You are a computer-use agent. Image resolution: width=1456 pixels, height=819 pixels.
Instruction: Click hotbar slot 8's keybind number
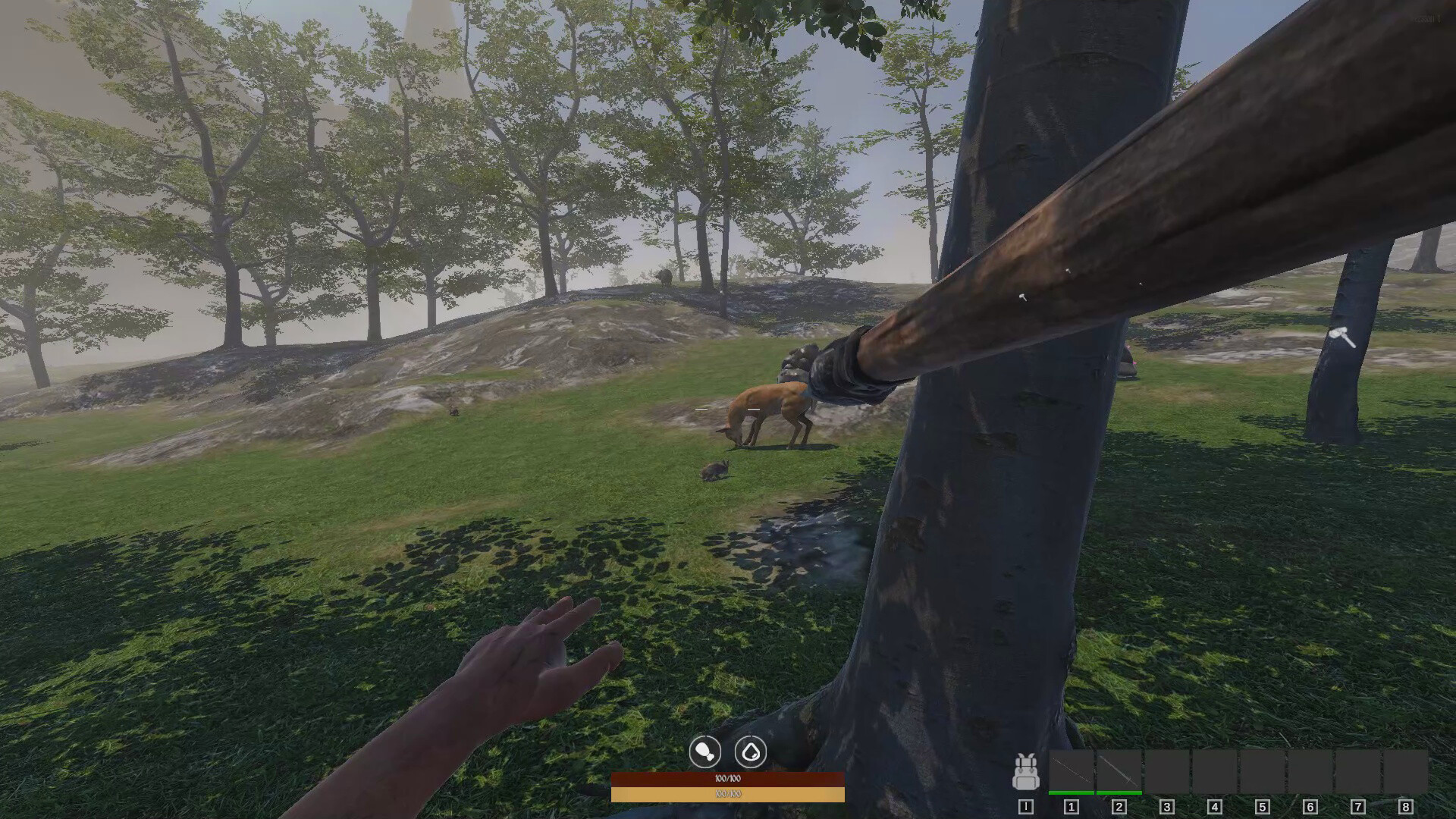(x=1404, y=807)
